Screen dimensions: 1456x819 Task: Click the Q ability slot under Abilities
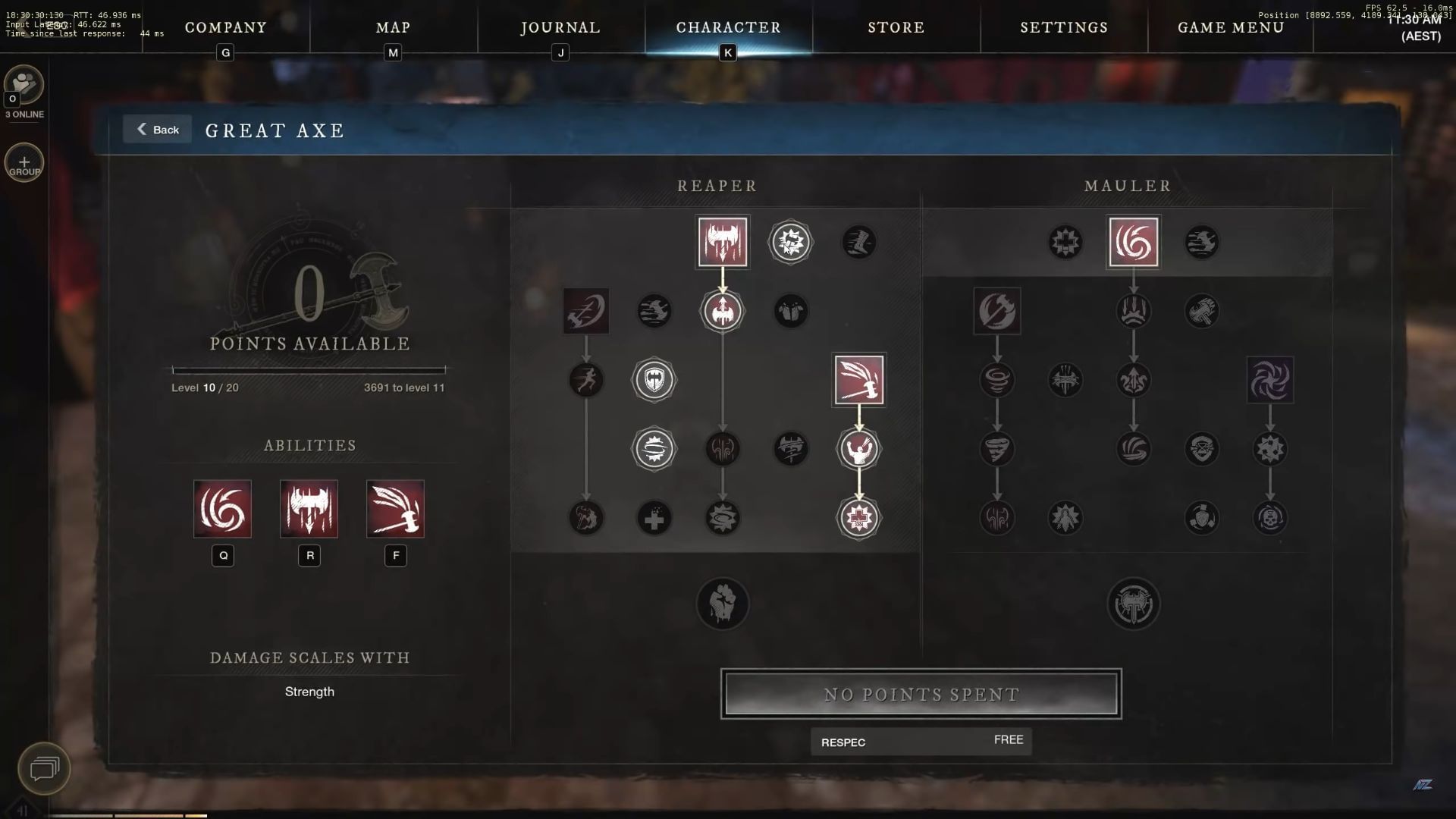pos(222,509)
